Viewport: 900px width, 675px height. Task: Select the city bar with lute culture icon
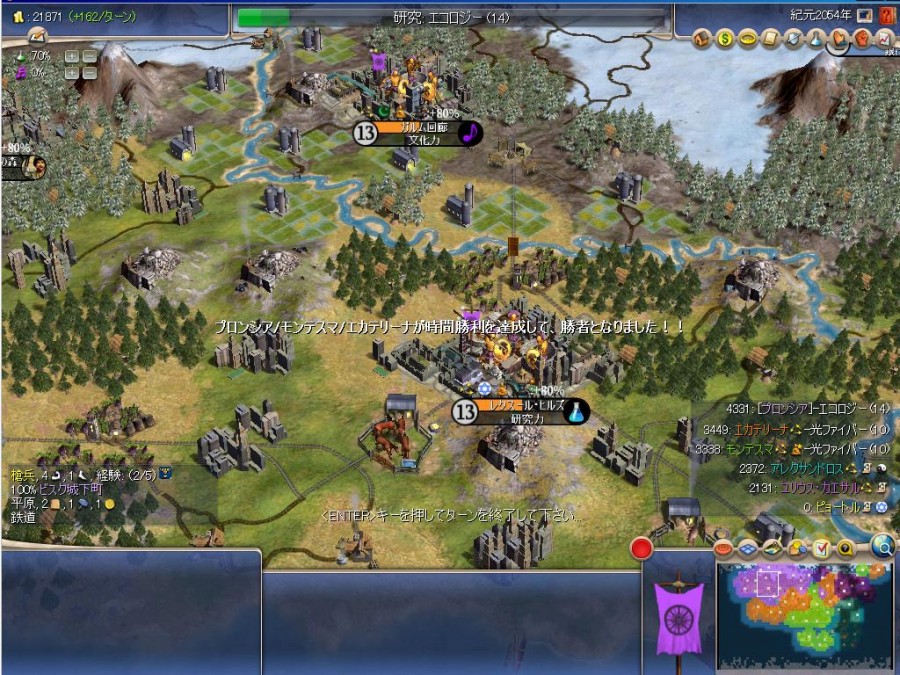[x=421, y=133]
